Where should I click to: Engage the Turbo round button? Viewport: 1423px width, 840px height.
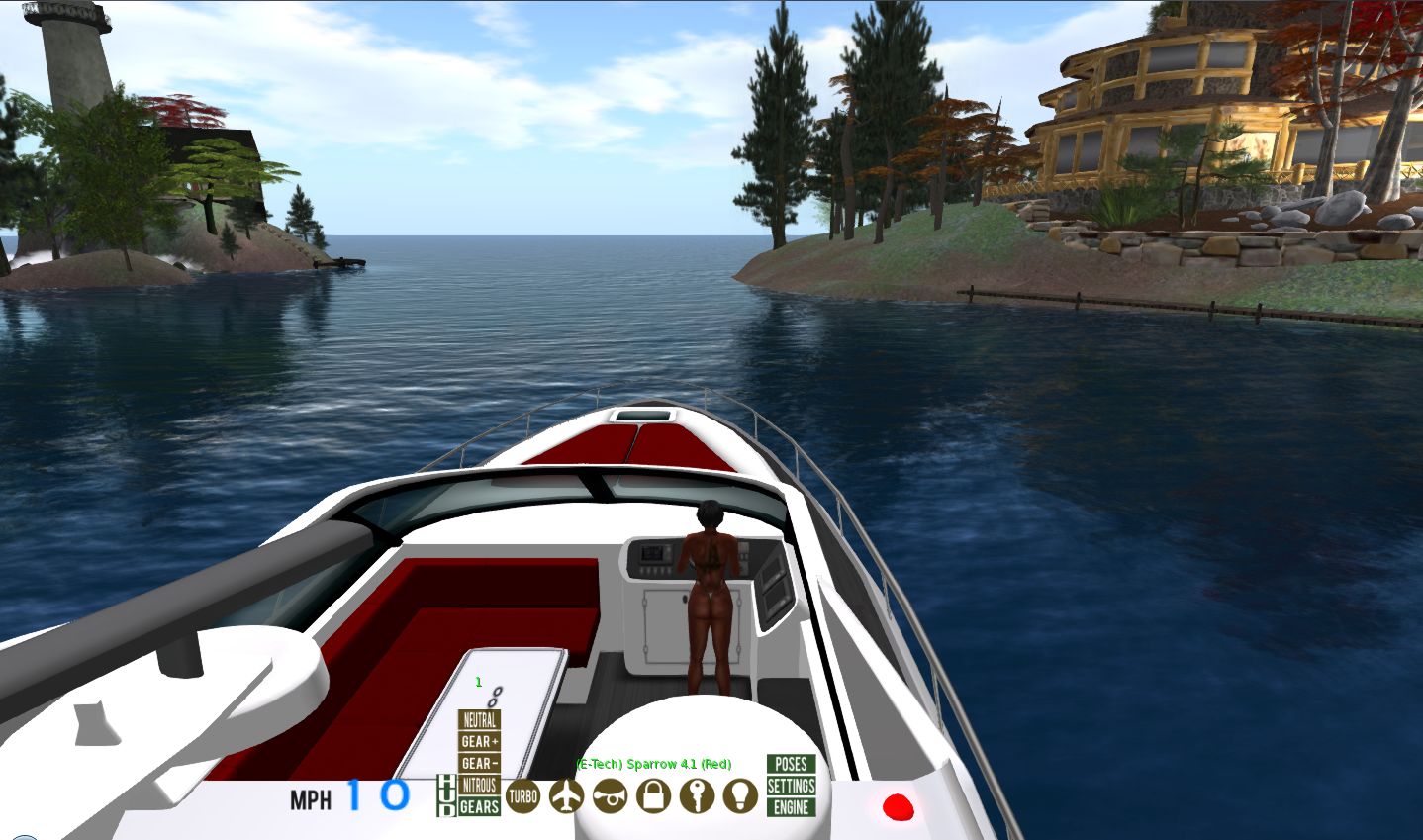(523, 795)
